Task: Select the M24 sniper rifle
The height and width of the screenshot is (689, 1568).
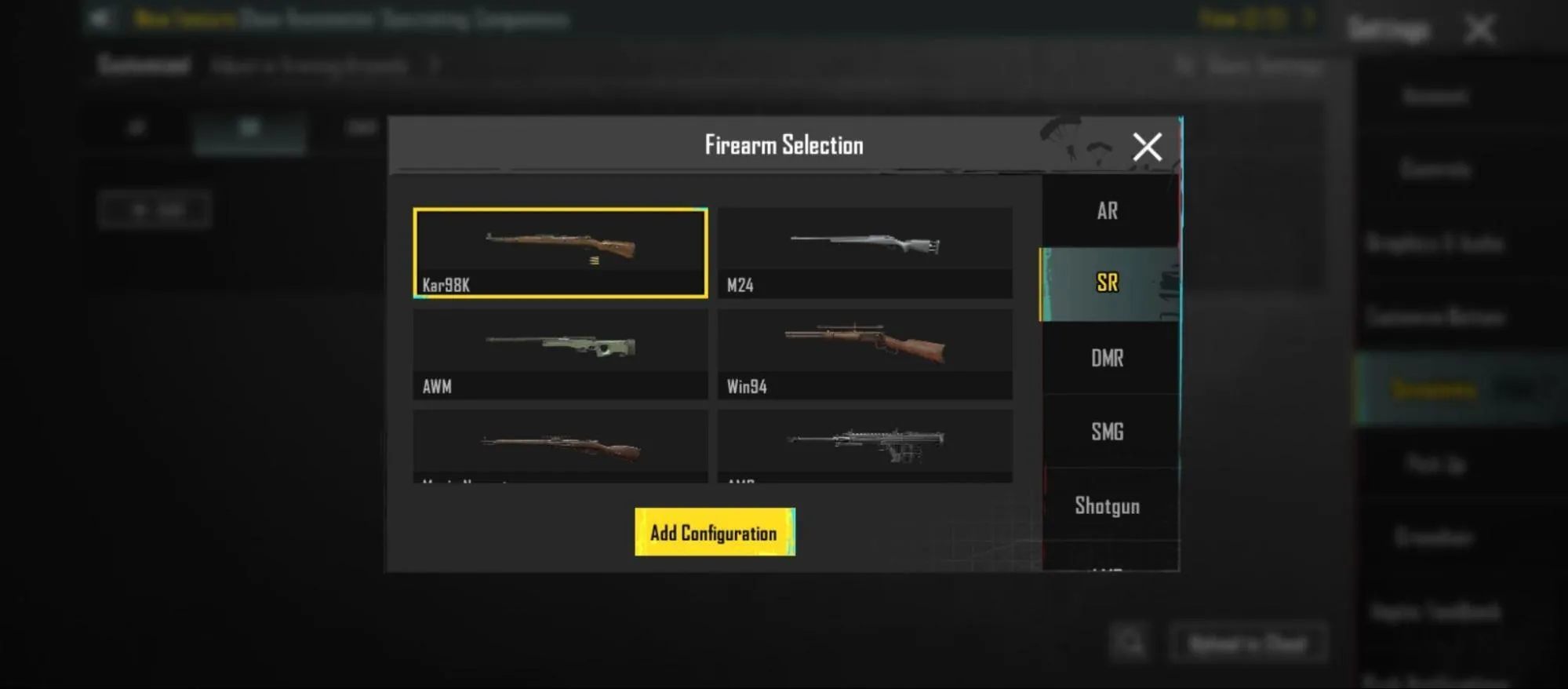Action: (864, 251)
